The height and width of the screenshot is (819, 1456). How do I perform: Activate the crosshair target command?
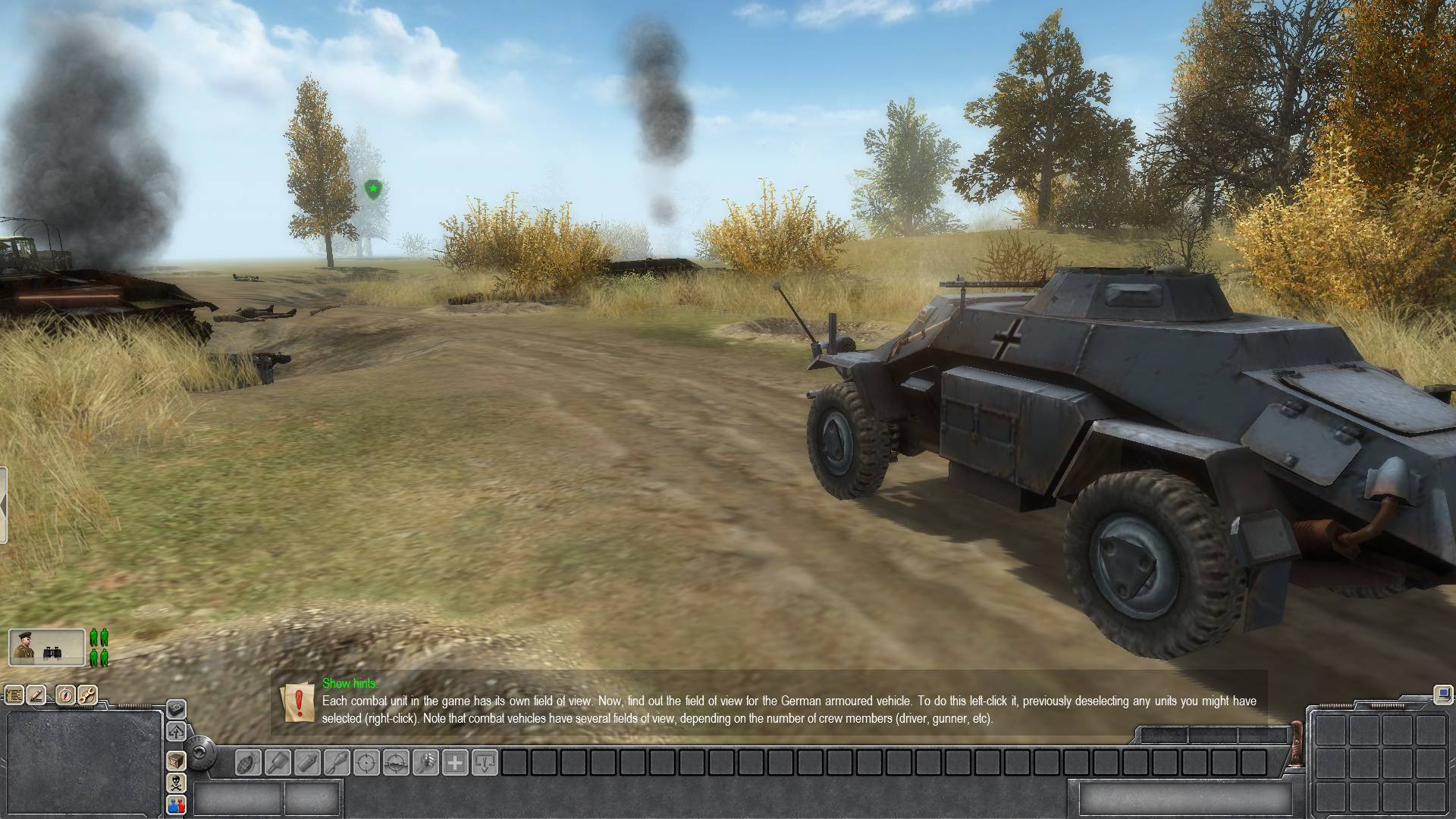(366, 762)
